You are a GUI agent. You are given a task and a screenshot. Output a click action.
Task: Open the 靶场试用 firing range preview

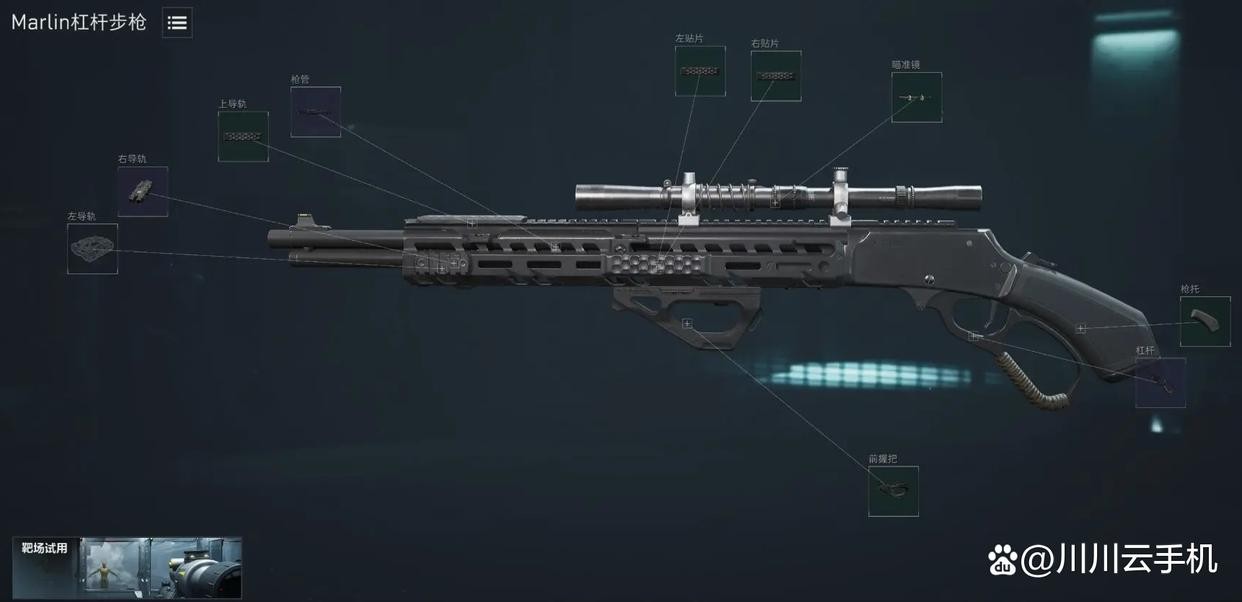point(127,568)
